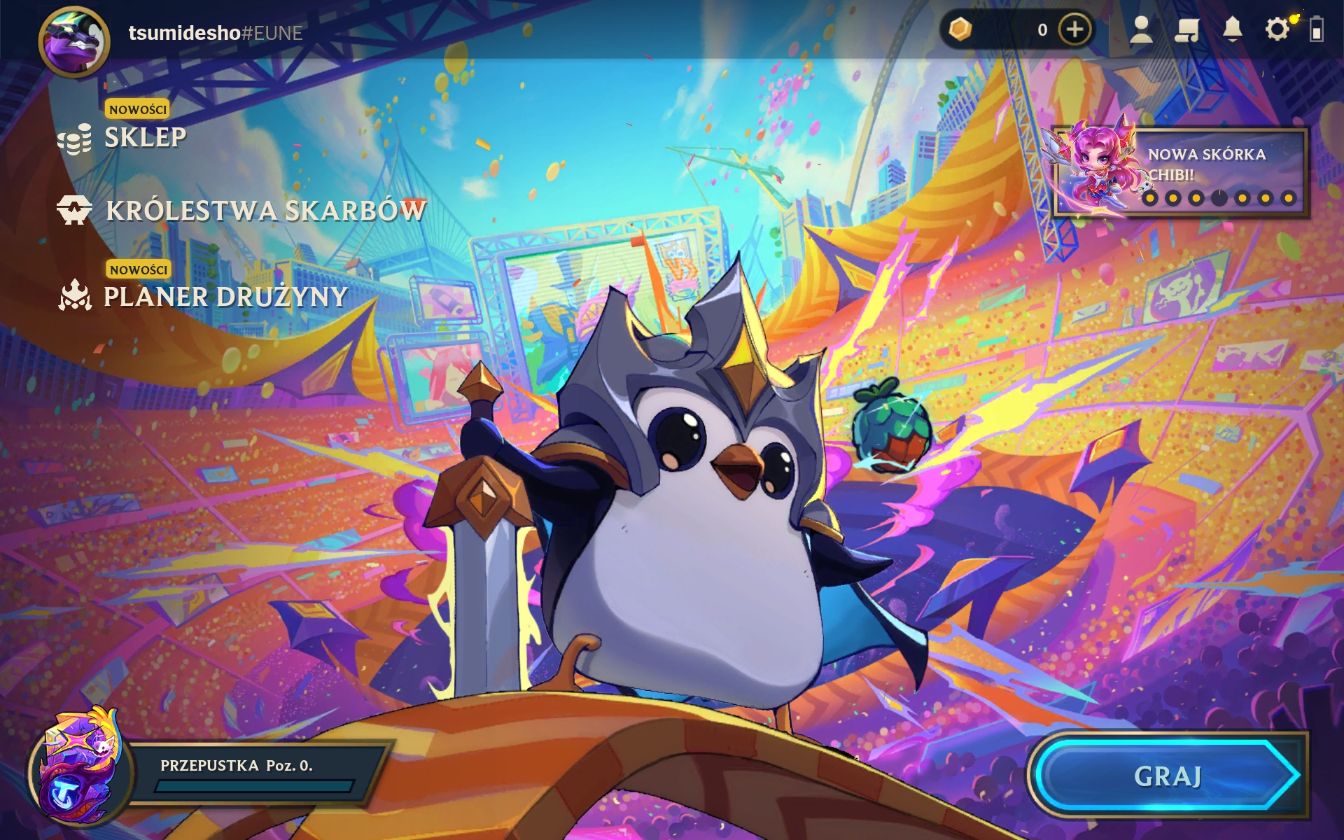Click the tsumidesho#EUNE player name
1344x840 pixels.
(x=215, y=33)
